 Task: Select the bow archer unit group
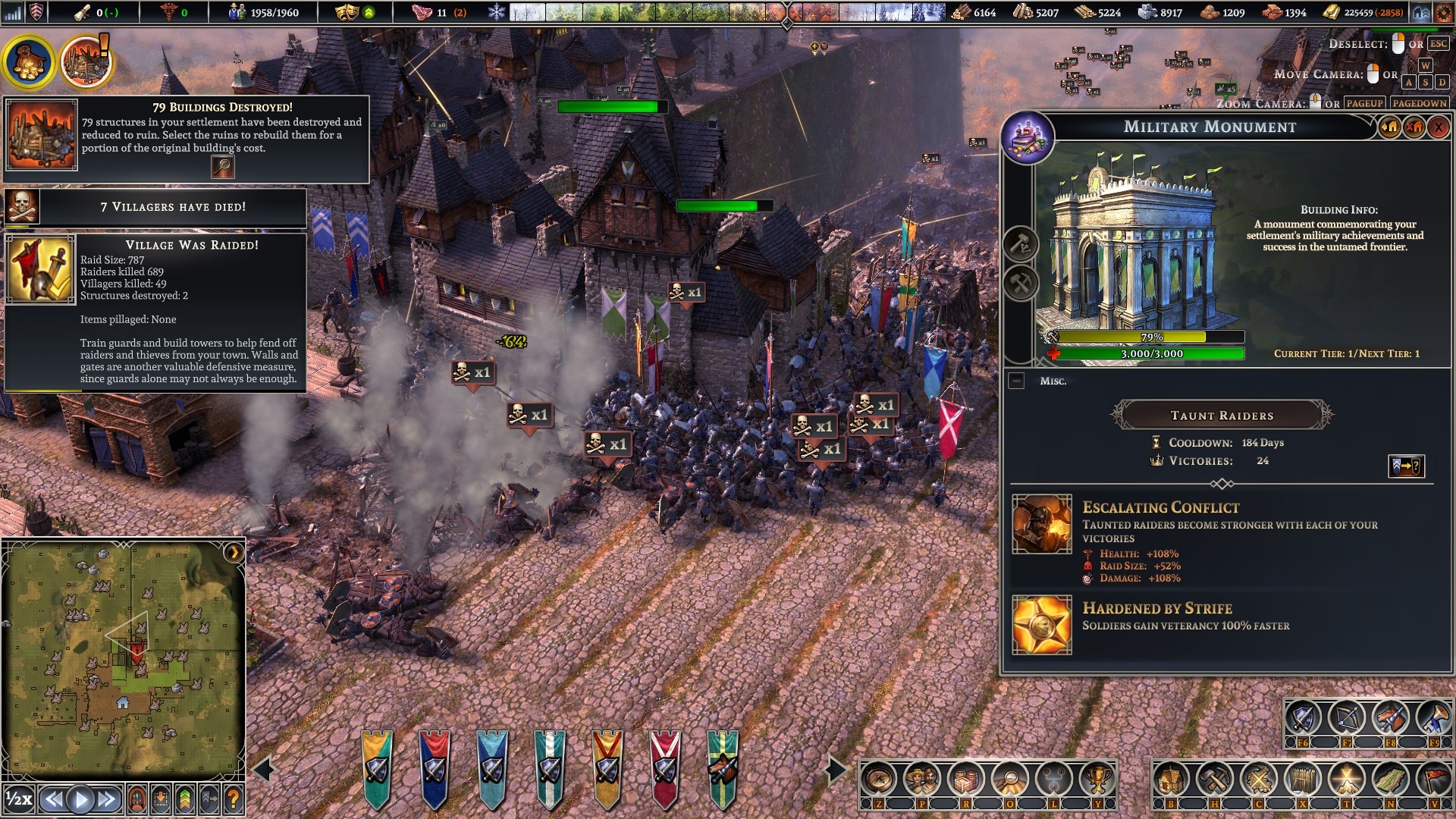[1347, 717]
